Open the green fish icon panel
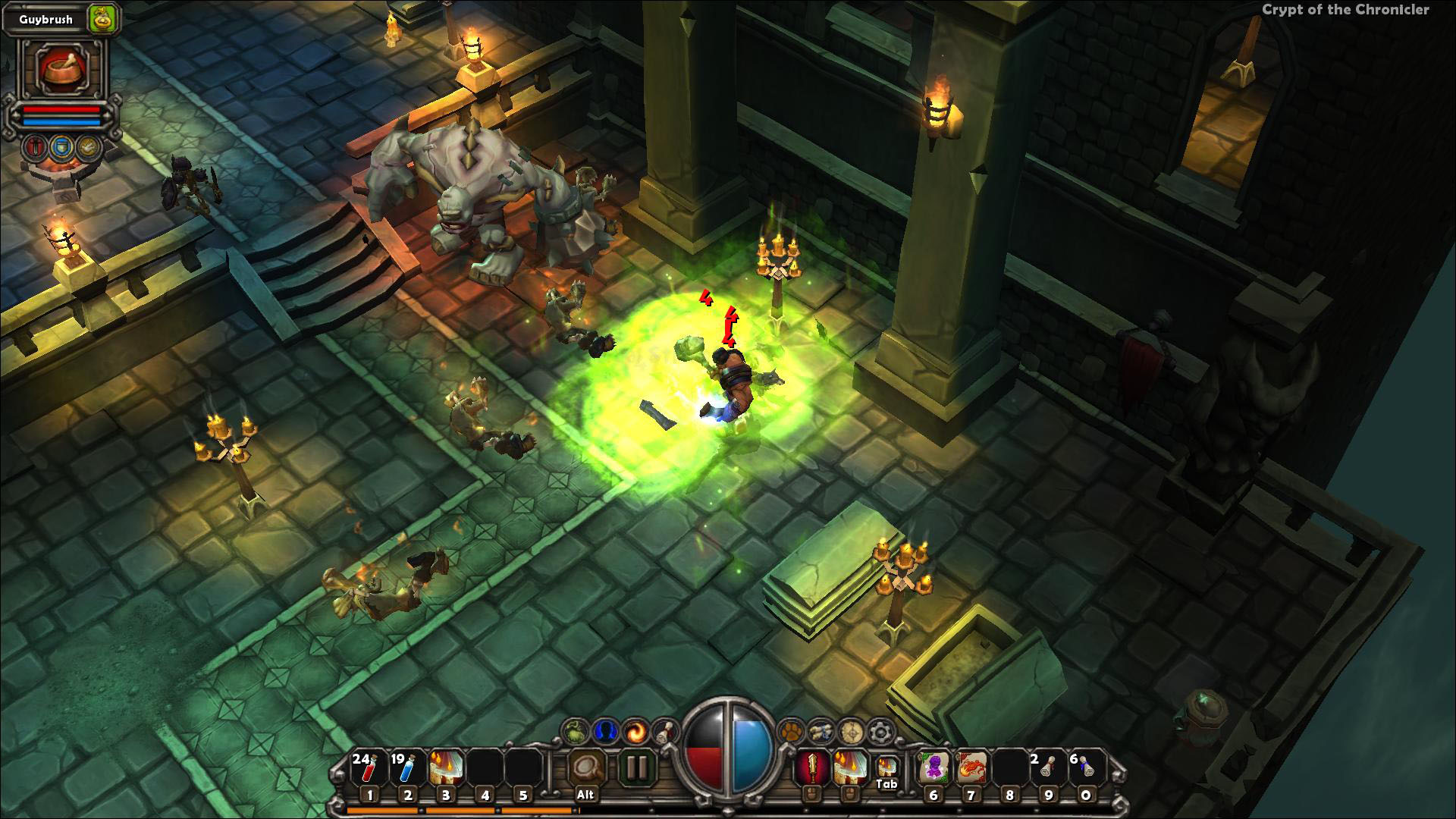The height and width of the screenshot is (819, 1456). tap(574, 732)
